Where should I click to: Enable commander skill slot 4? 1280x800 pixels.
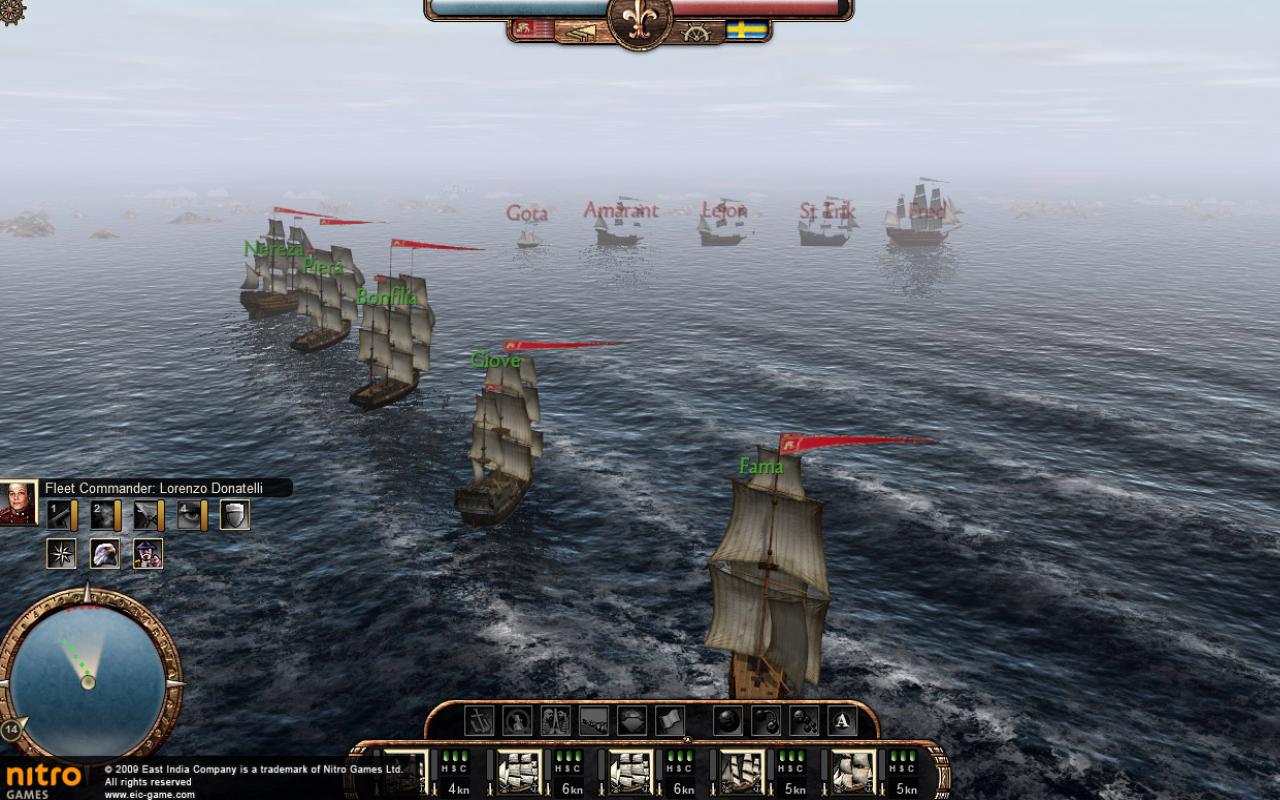click(188, 515)
